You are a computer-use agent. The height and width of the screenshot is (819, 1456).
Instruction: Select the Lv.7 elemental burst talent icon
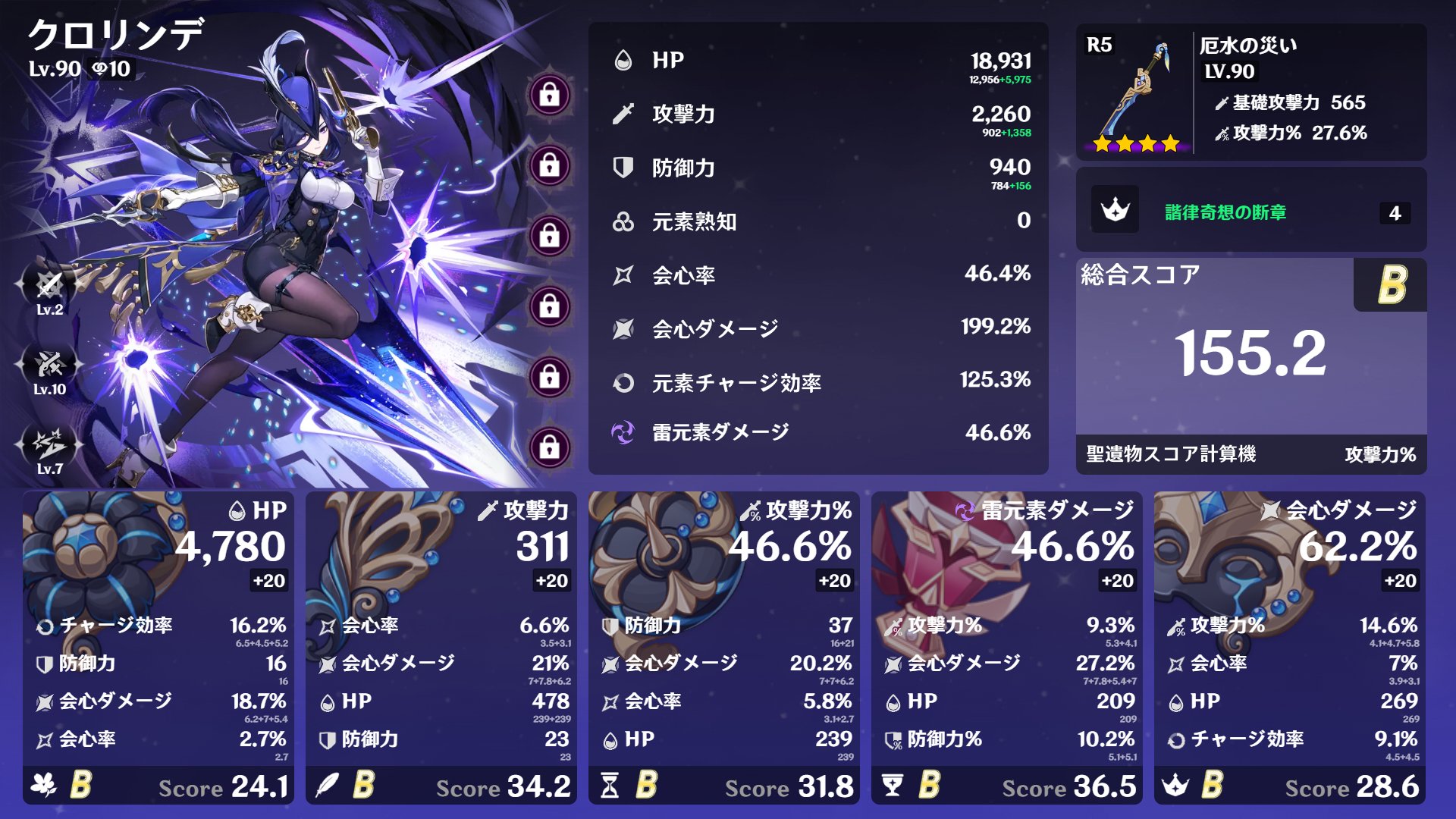pyautogui.click(x=49, y=445)
